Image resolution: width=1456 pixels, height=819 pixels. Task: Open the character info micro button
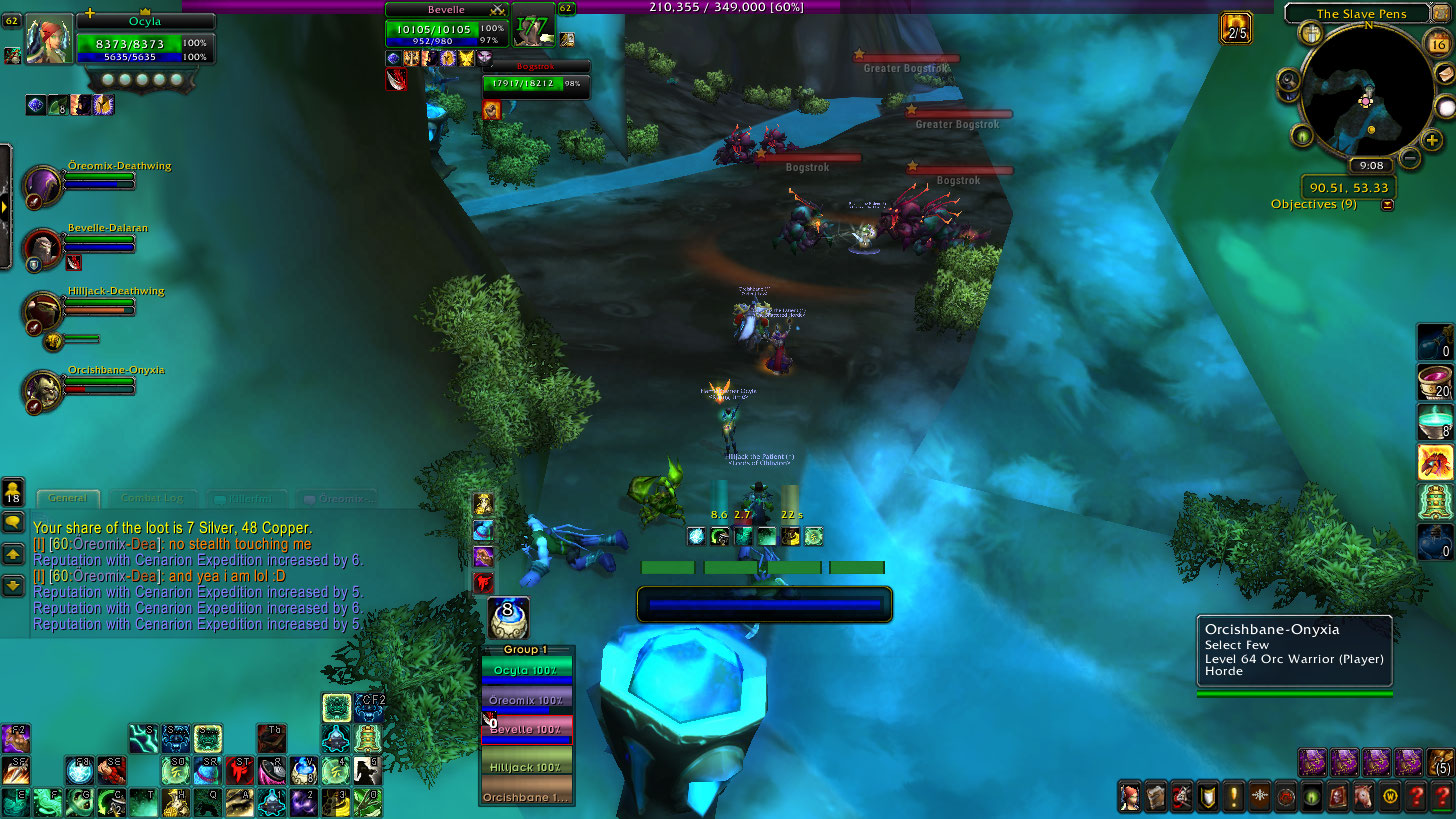click(x=1130, y=796)
